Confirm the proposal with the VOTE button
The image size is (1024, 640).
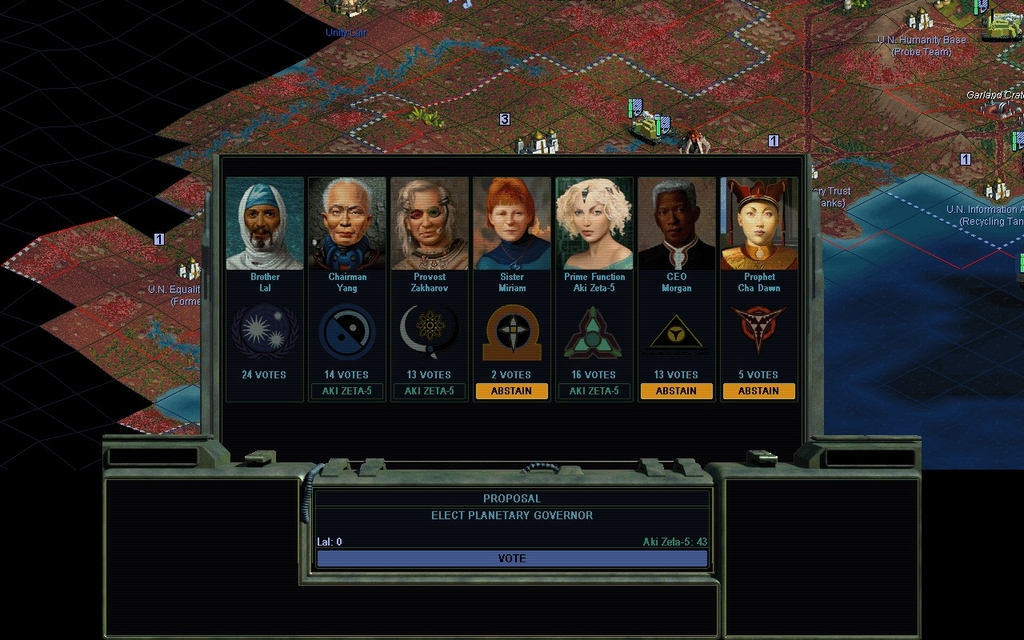click(x=512, y=558)
